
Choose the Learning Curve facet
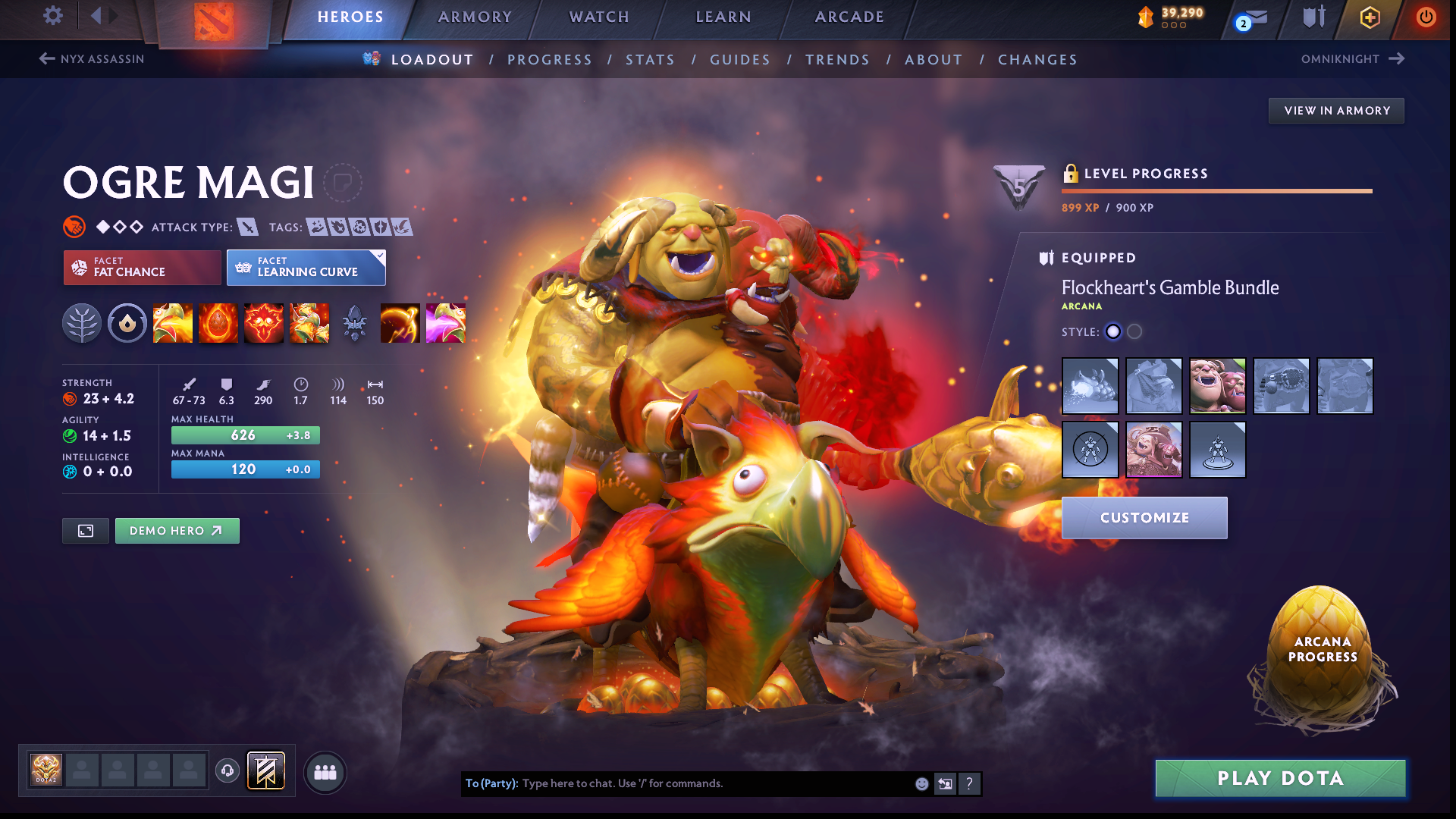306,268
